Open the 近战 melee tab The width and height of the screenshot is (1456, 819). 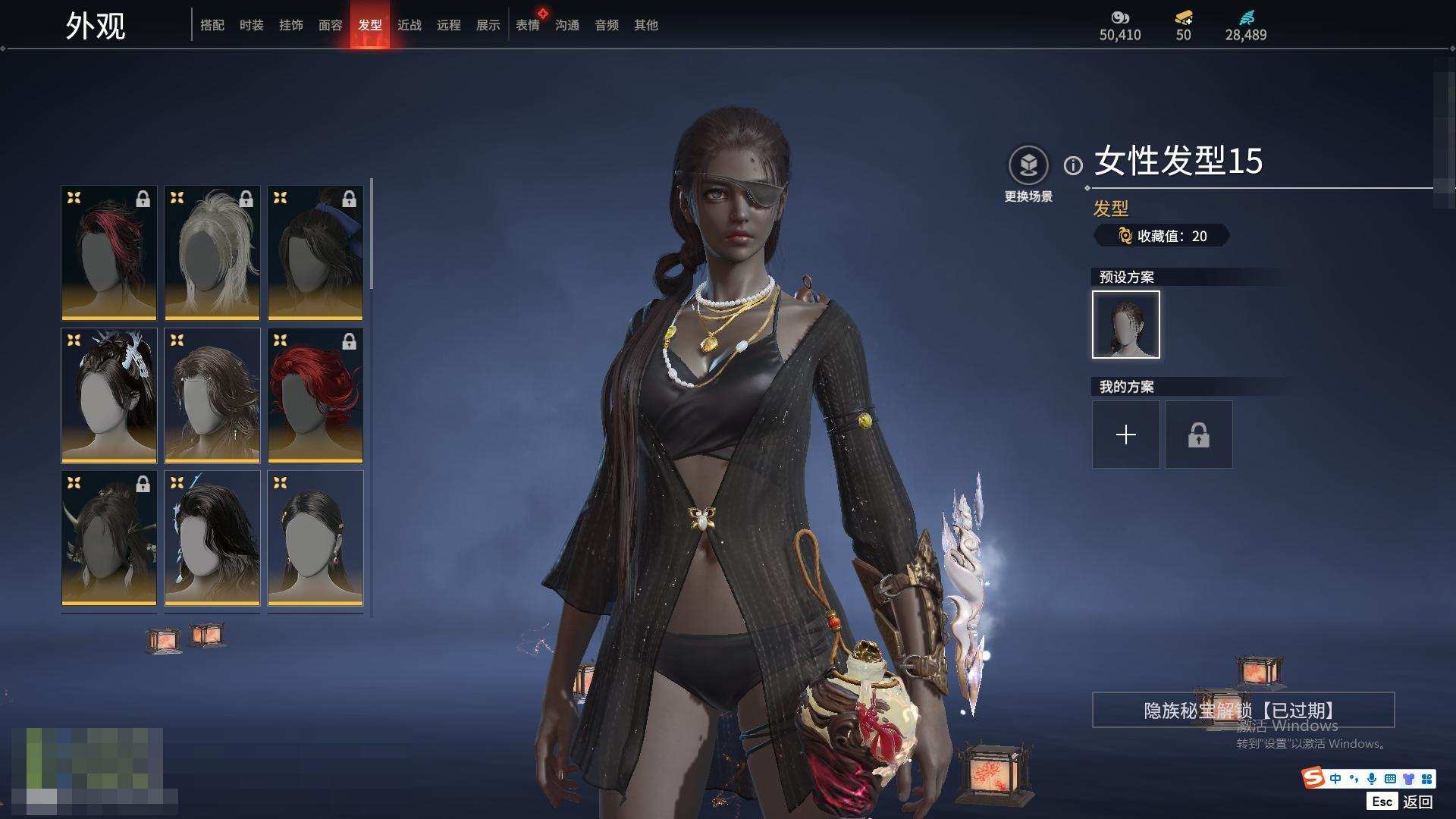409,25
